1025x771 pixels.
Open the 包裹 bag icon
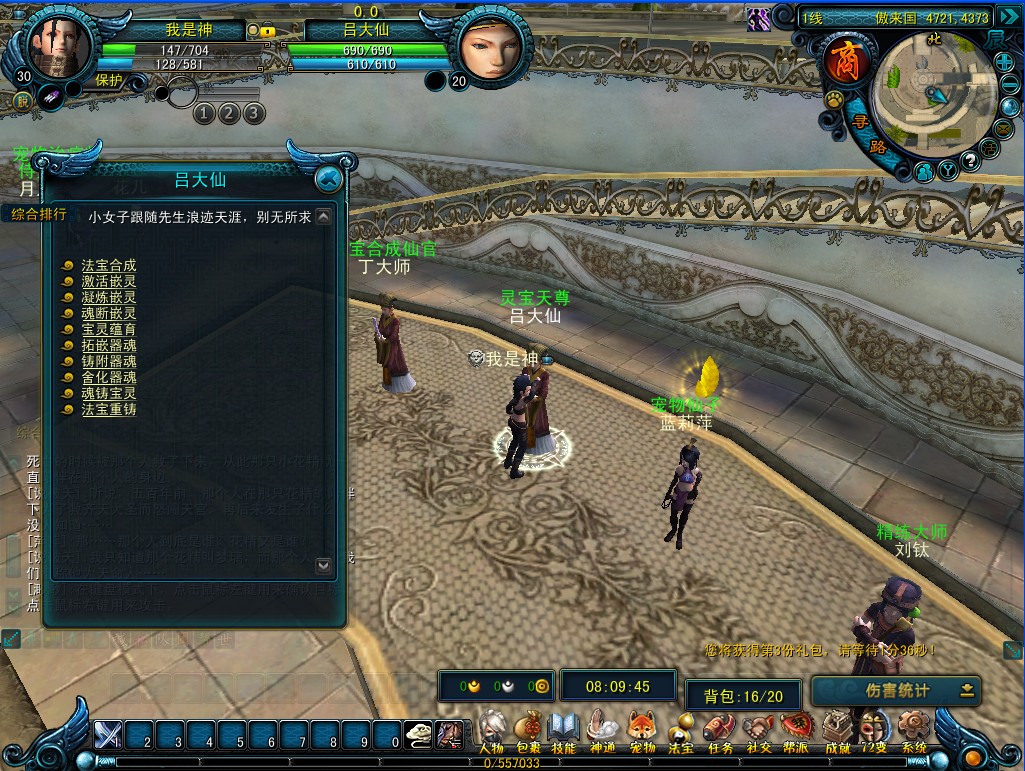tap(528, 731)
